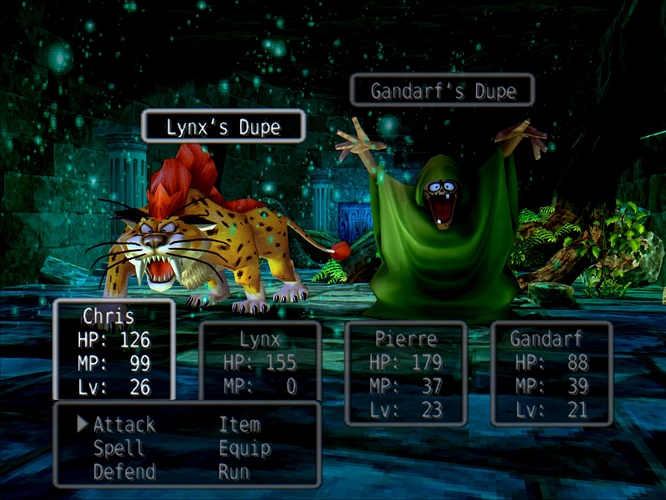Select Lynx's party status panel

click(260, 357)
